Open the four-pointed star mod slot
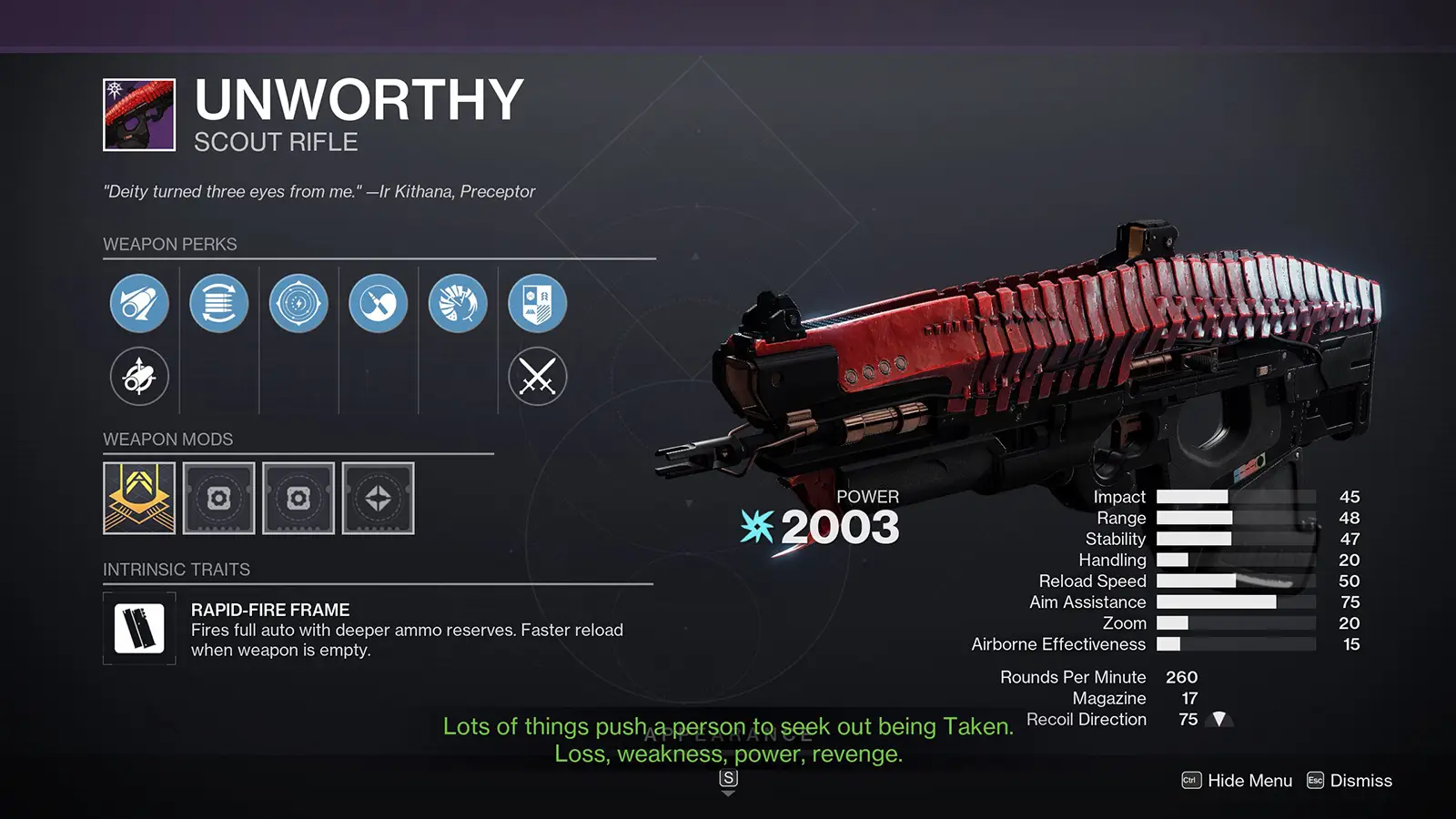Screen dimensions: 1456x819 coord(378,498)
